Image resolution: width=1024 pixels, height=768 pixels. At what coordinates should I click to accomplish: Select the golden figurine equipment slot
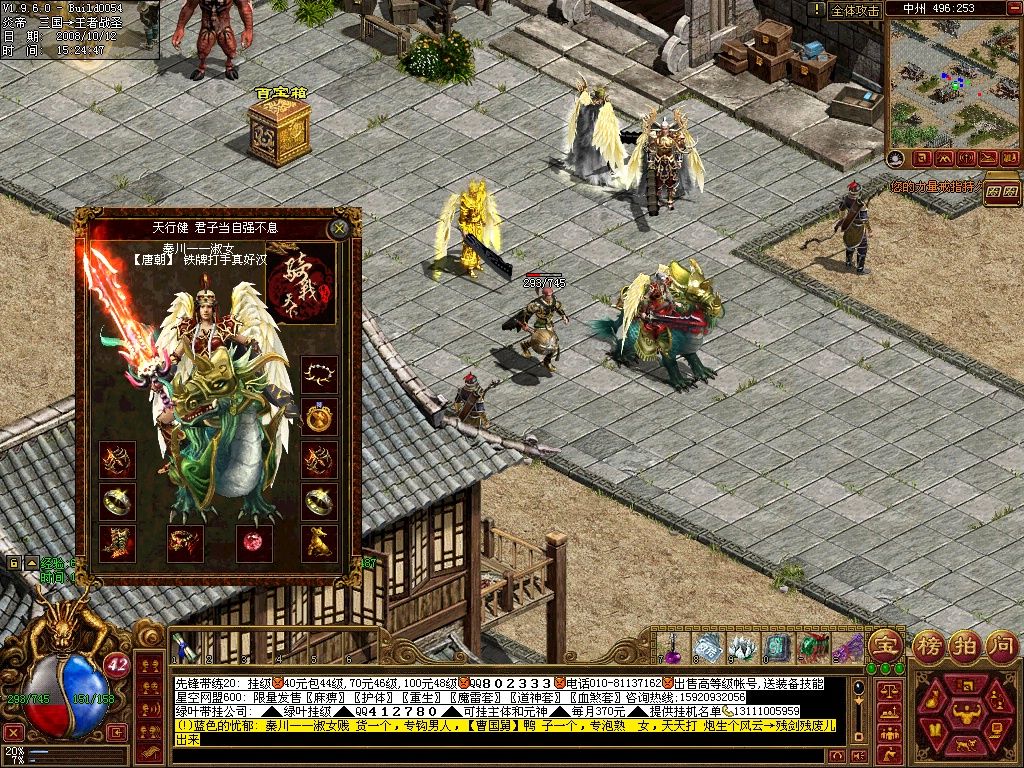(319, 543)
